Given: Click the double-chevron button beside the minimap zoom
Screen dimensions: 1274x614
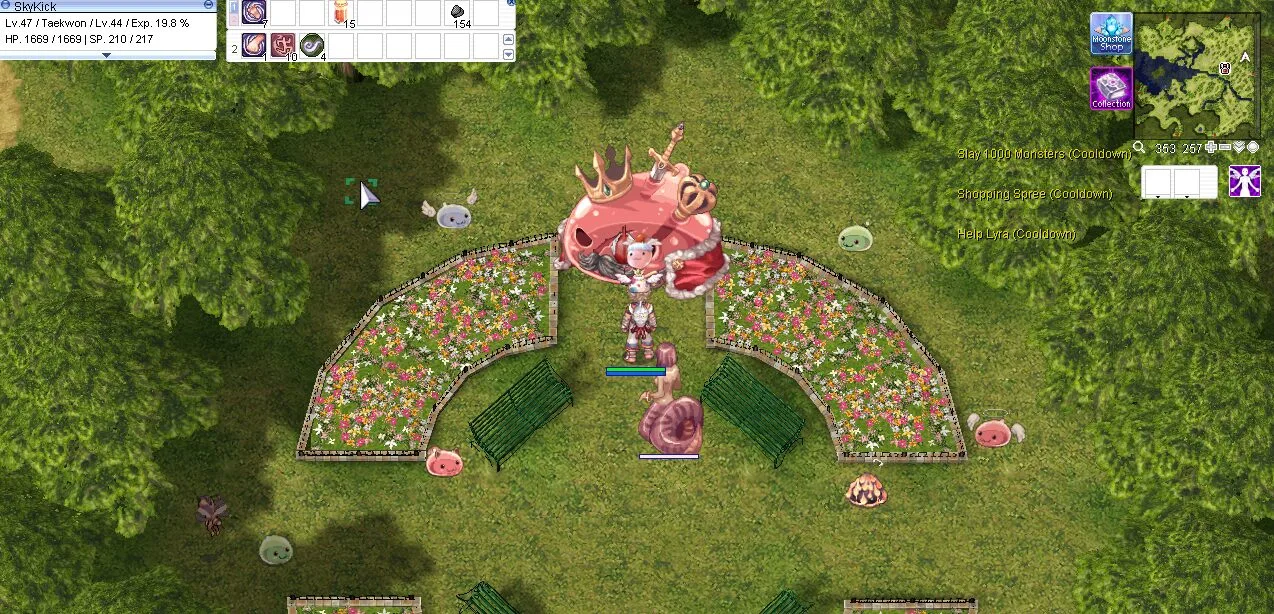Looking at the screenshot, I should coord(1239,148).
